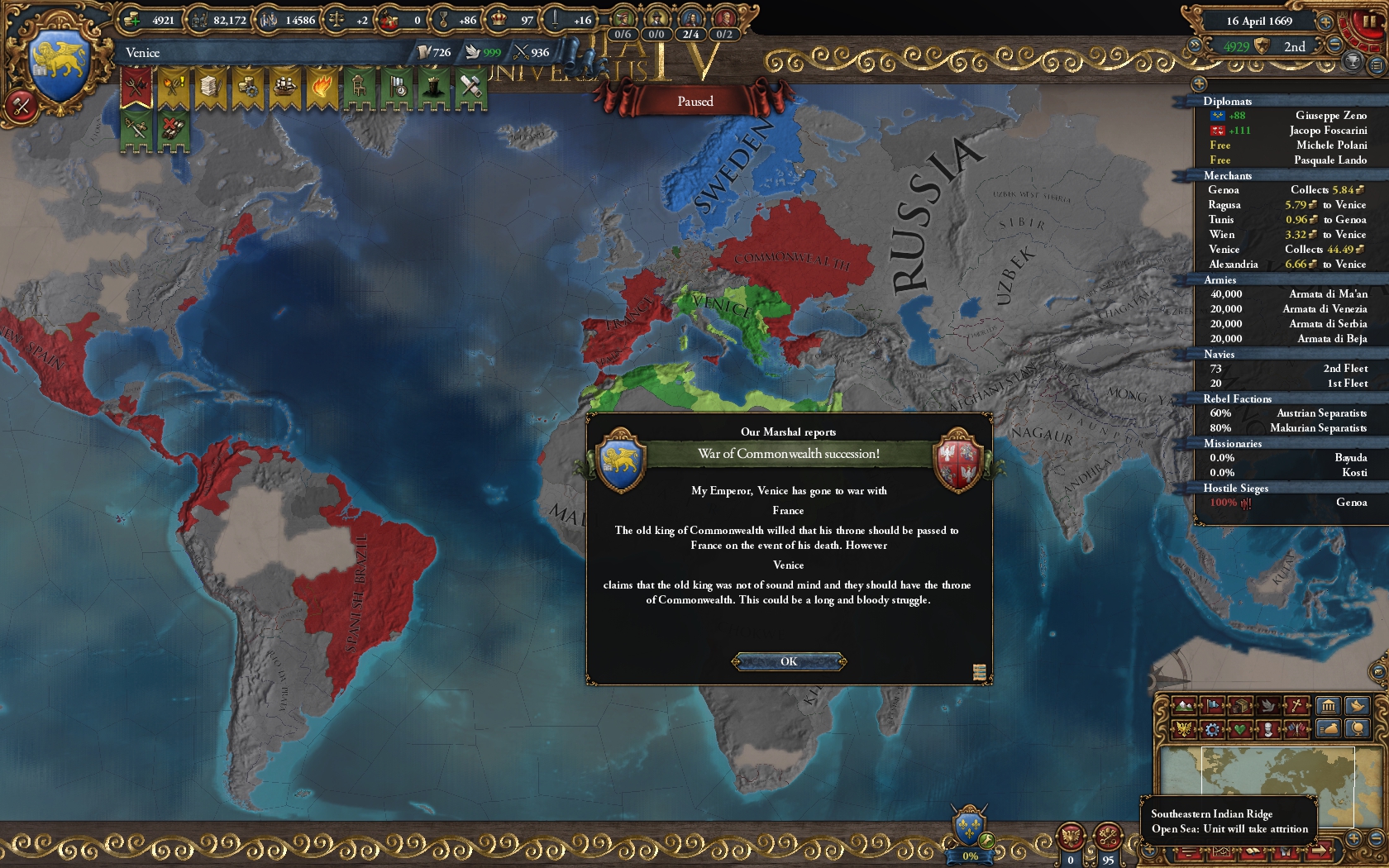Open the empty throne alert banner

[359, 88]
